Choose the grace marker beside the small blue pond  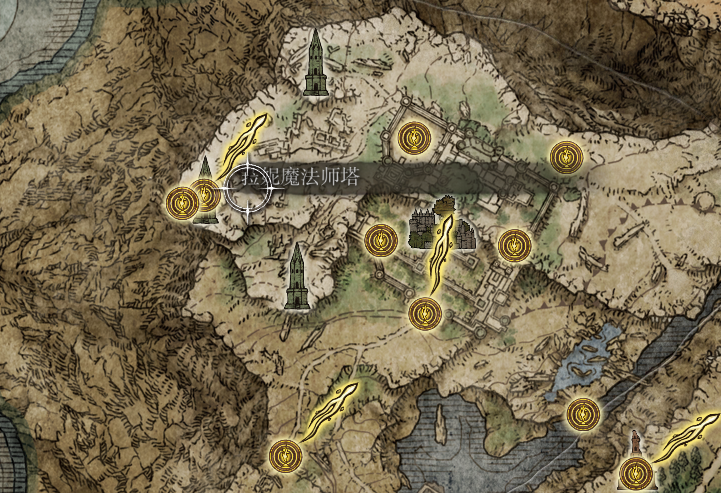tap(581, 413)
